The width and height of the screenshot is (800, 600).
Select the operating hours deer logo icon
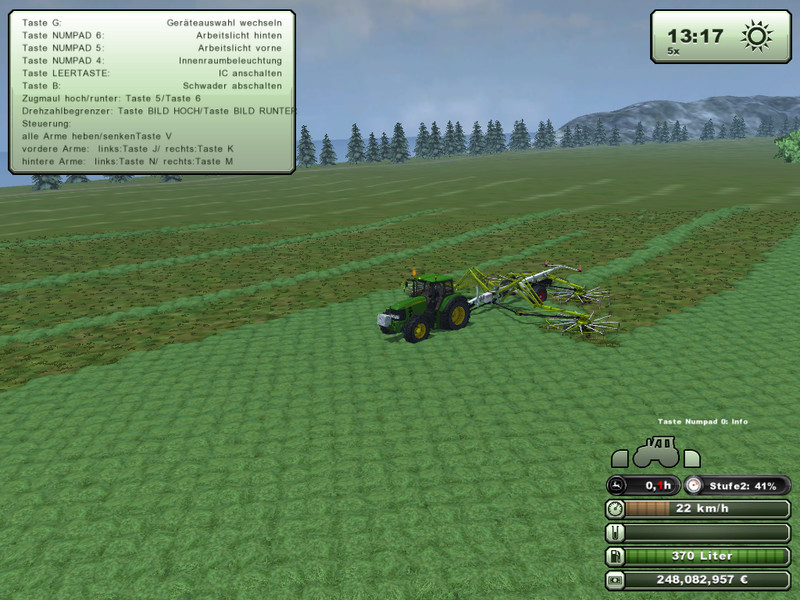pyautogui.click(x=617, y=485)
